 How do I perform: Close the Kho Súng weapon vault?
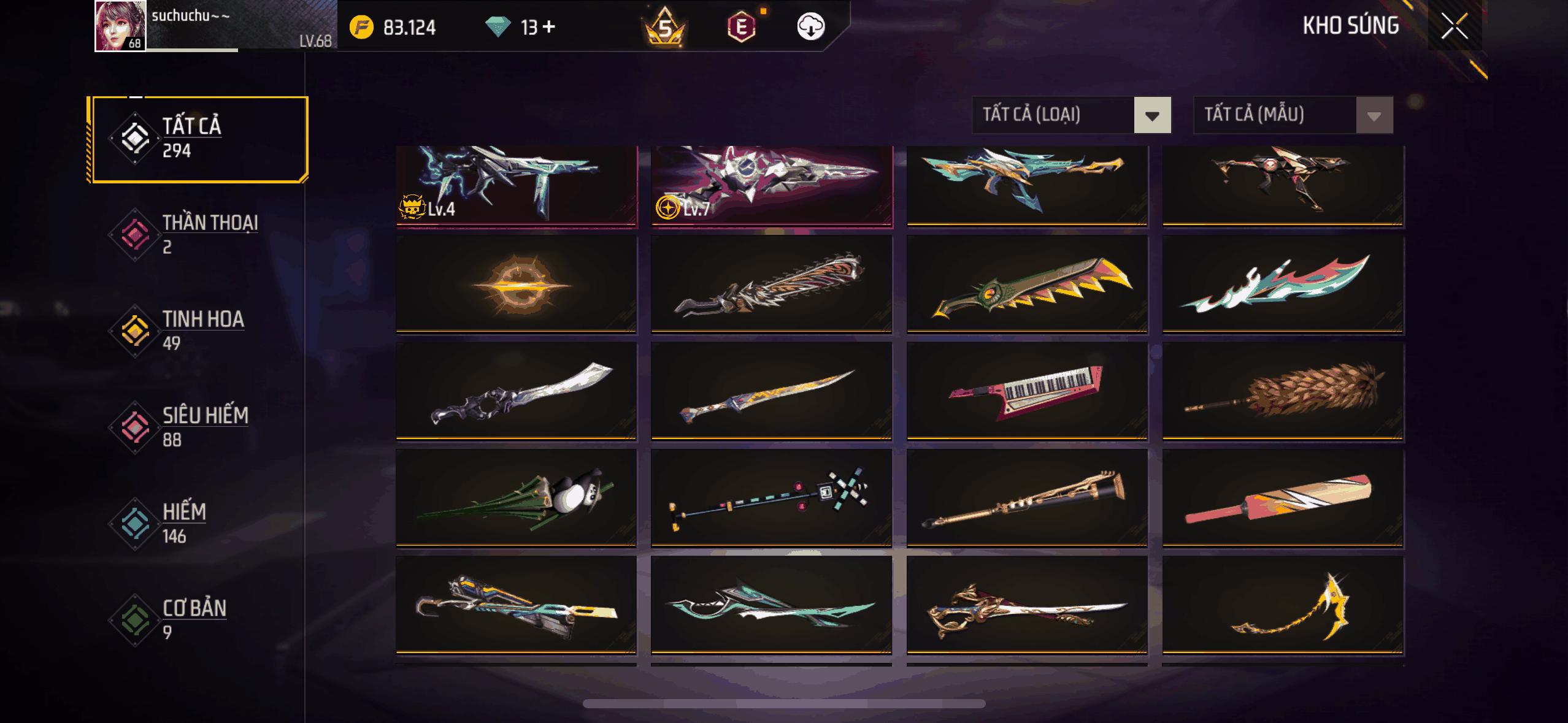1454,26
